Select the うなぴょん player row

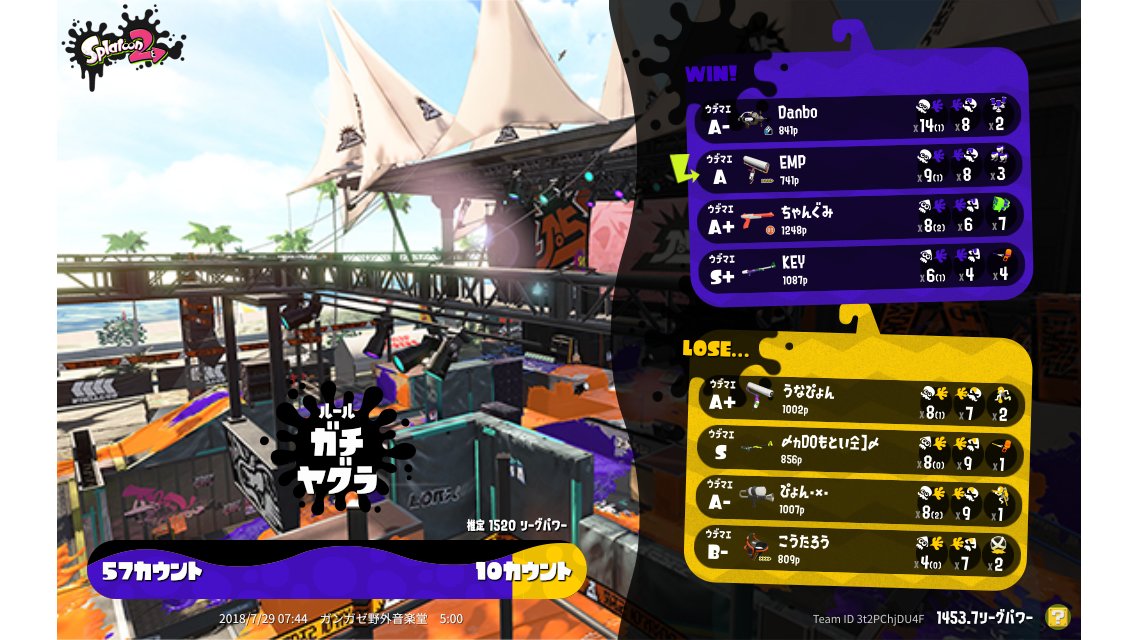pos(860,399)
